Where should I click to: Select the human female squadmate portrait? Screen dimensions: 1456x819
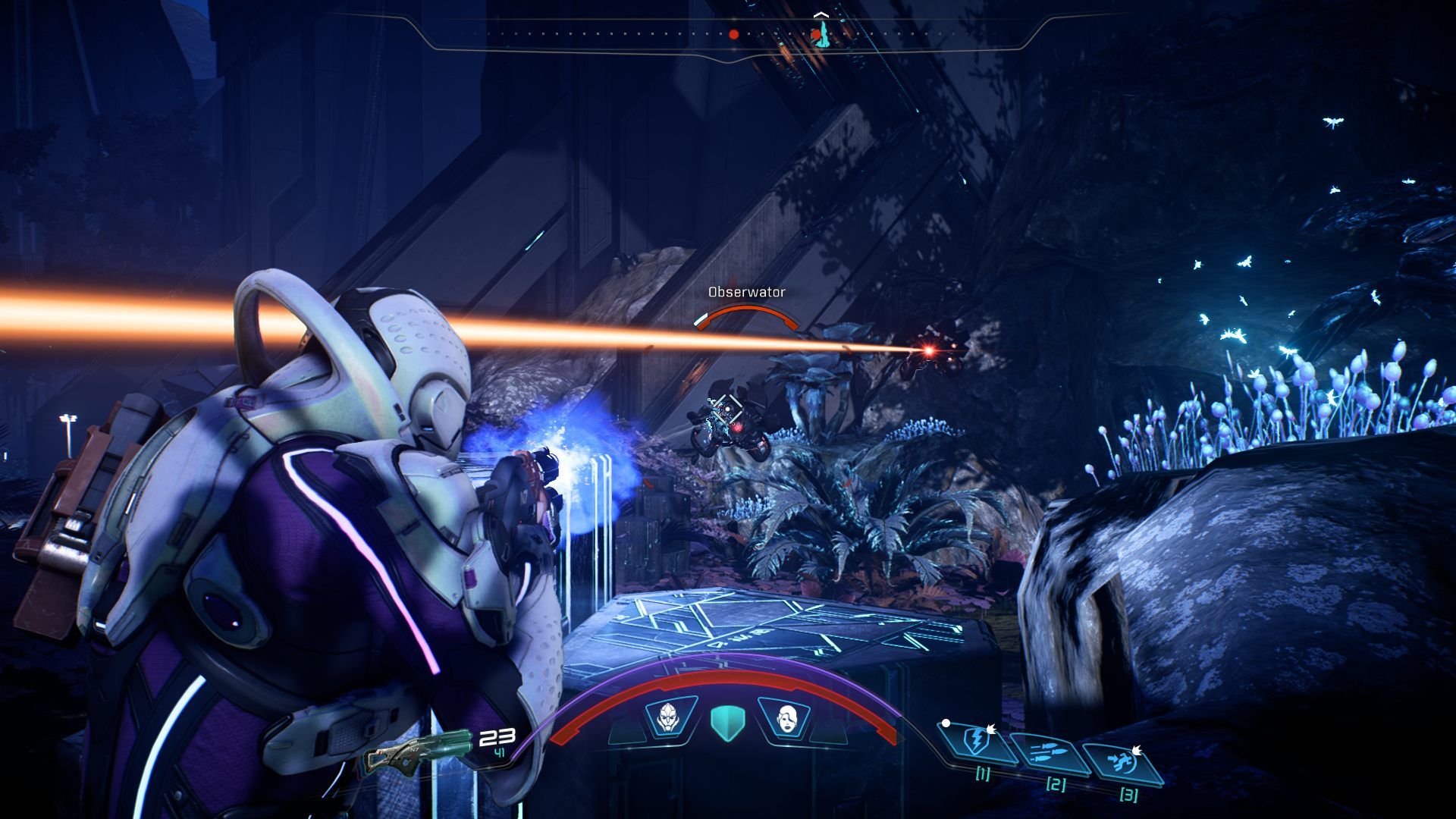(787, 717)
